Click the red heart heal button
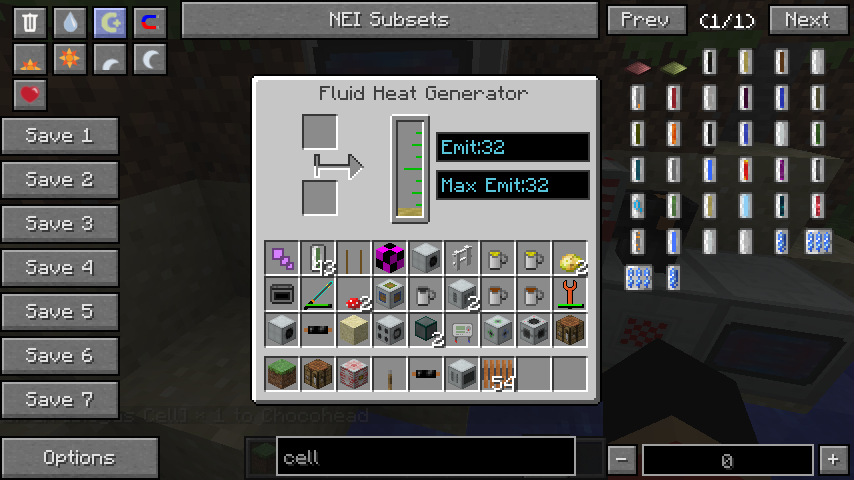The image size is (854, 480). tap(30, 96)
